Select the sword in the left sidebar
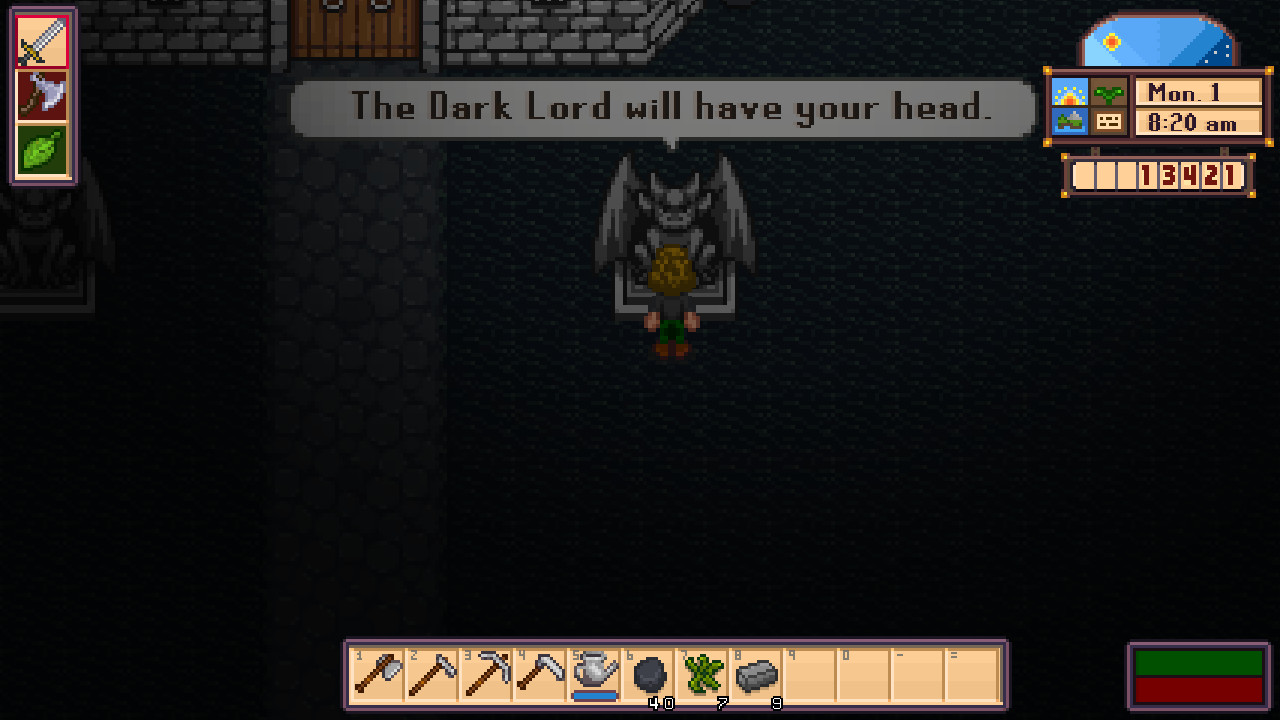The height and width of the screenshot is (720, 1280). [x=42, y=42]
